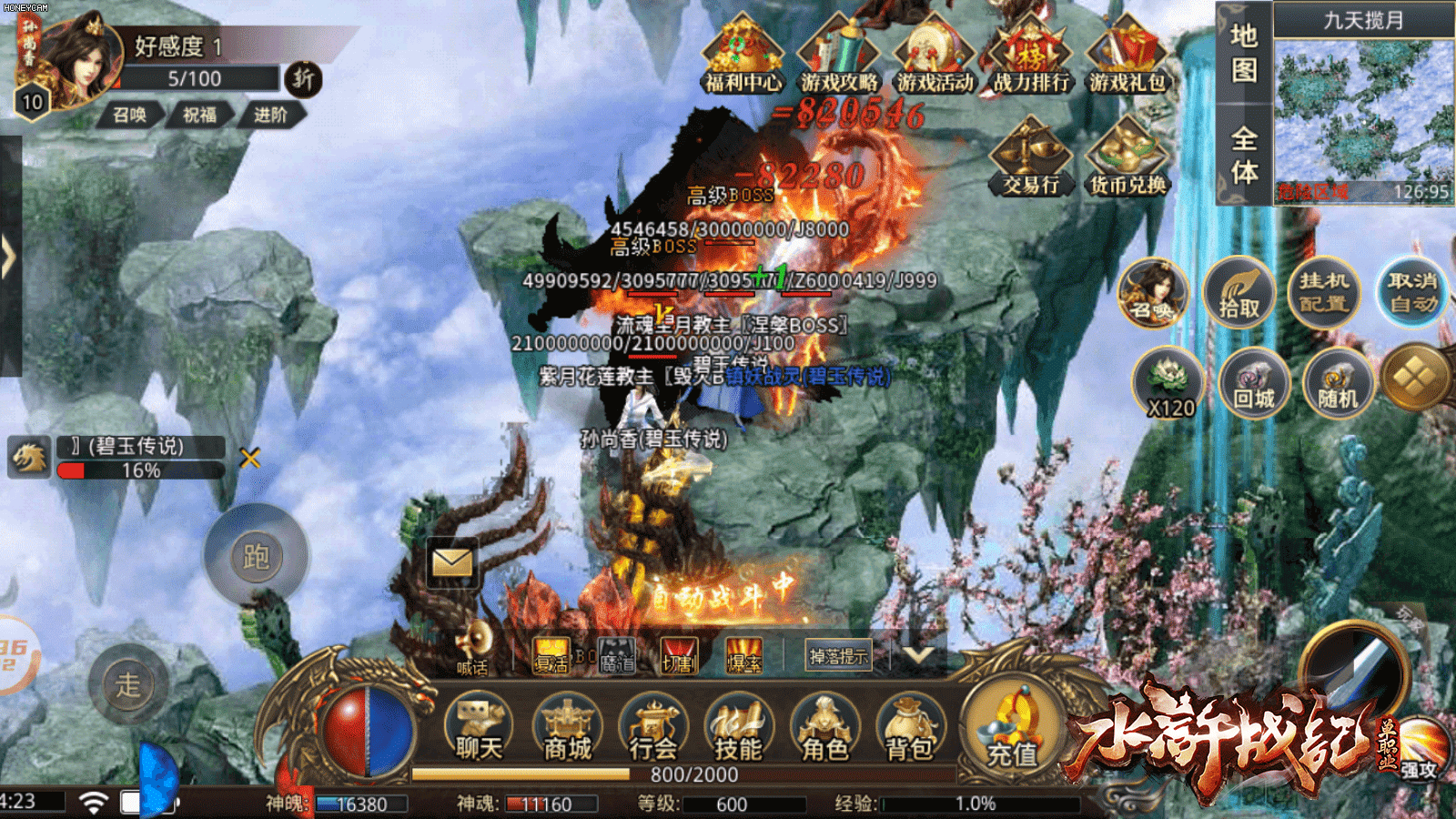The width and height of the screenshot is (1456, 819).
Task: Activate the 随机 random teleport
Action: click(x=1338, y=384)
